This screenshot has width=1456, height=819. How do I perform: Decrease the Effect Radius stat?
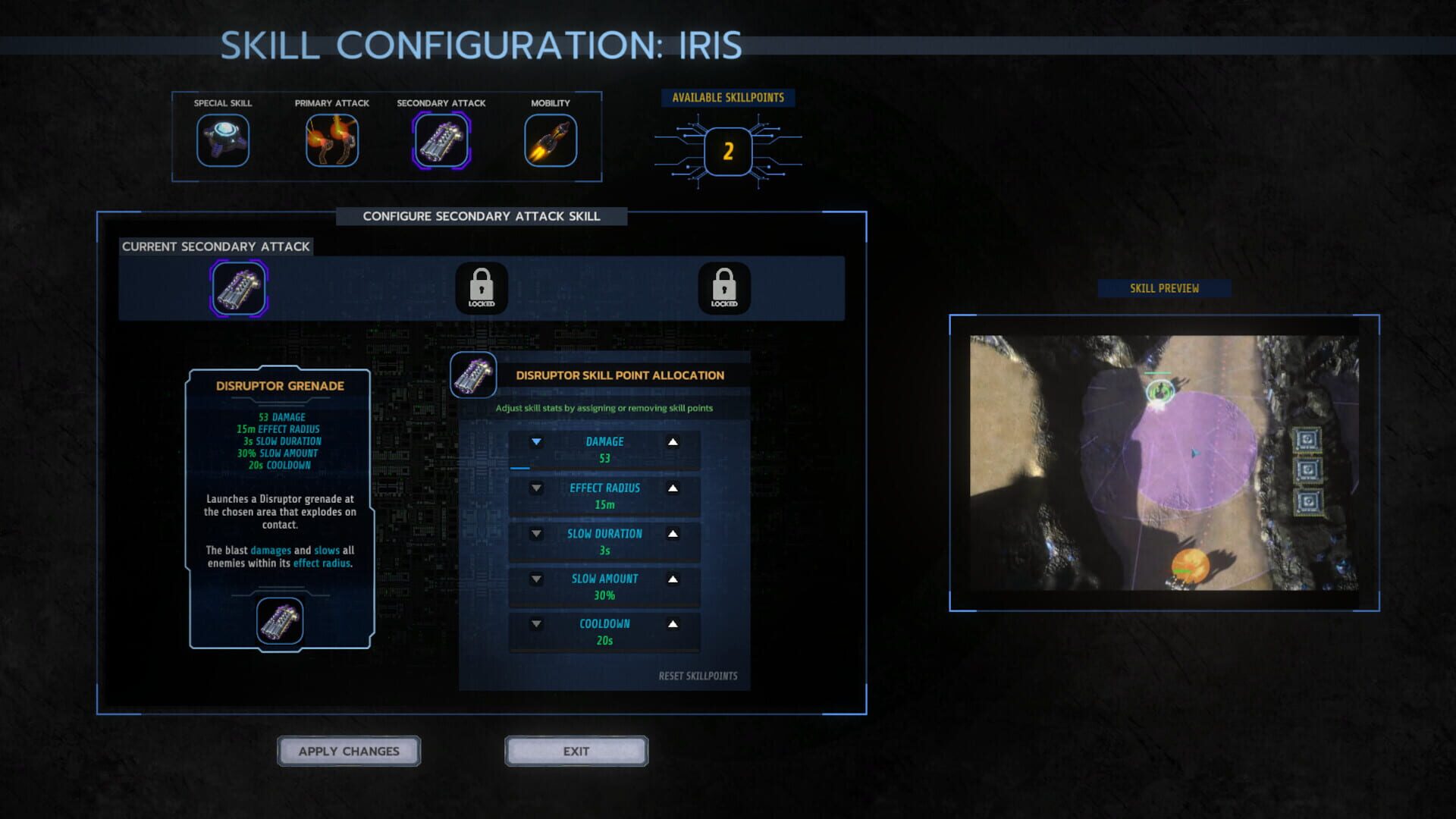tap(537, 489)
